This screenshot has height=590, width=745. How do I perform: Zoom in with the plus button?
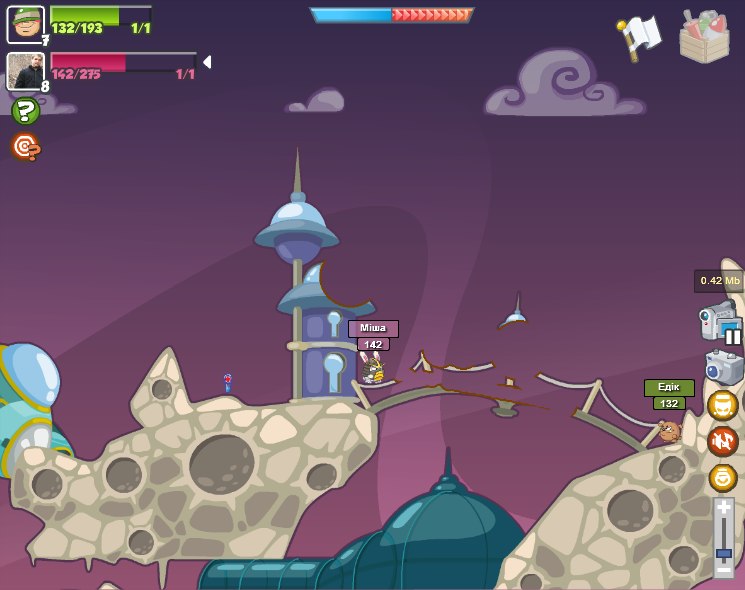[724, 508]
